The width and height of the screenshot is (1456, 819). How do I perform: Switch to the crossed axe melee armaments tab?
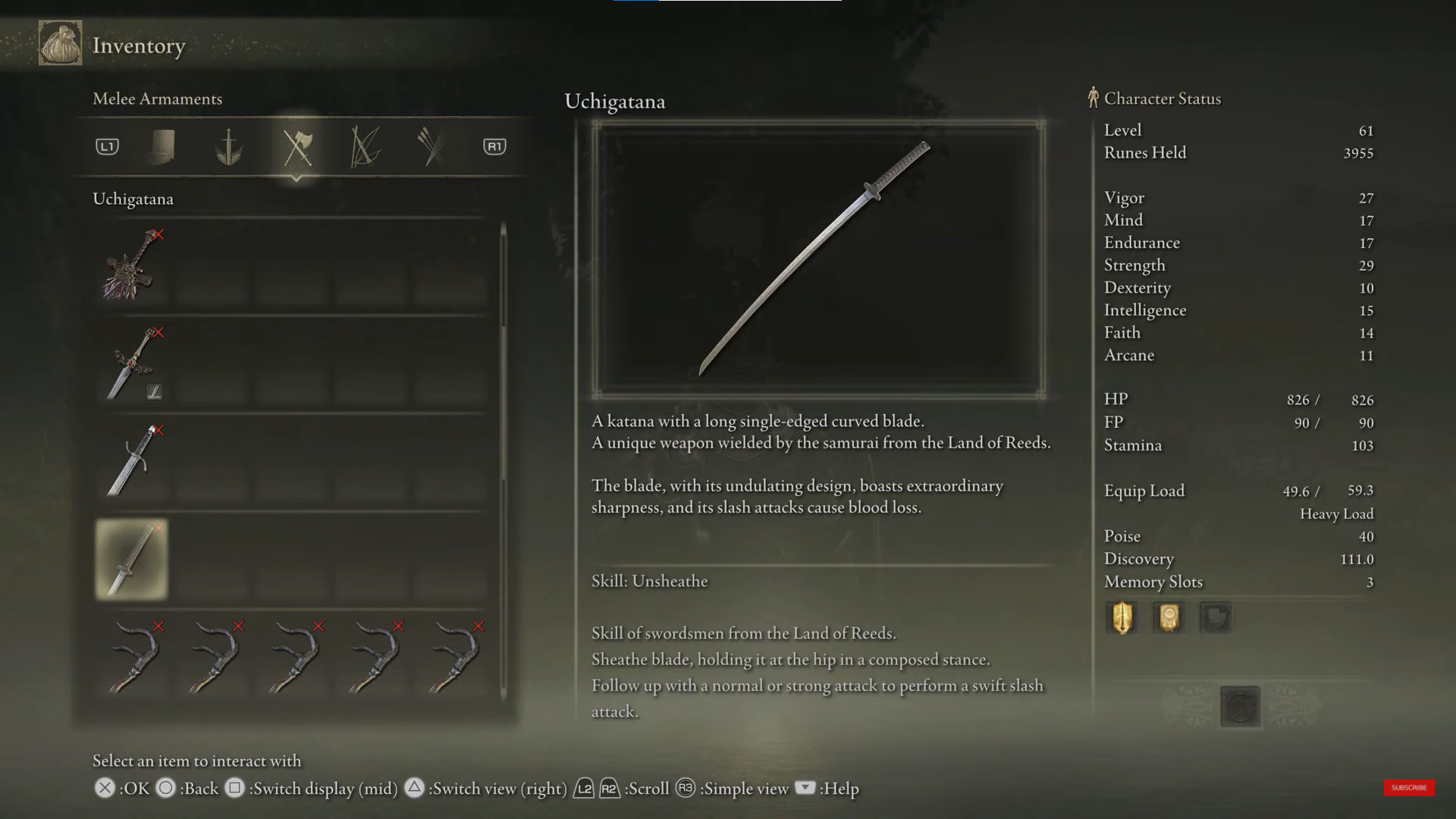(x=297, y=147)
